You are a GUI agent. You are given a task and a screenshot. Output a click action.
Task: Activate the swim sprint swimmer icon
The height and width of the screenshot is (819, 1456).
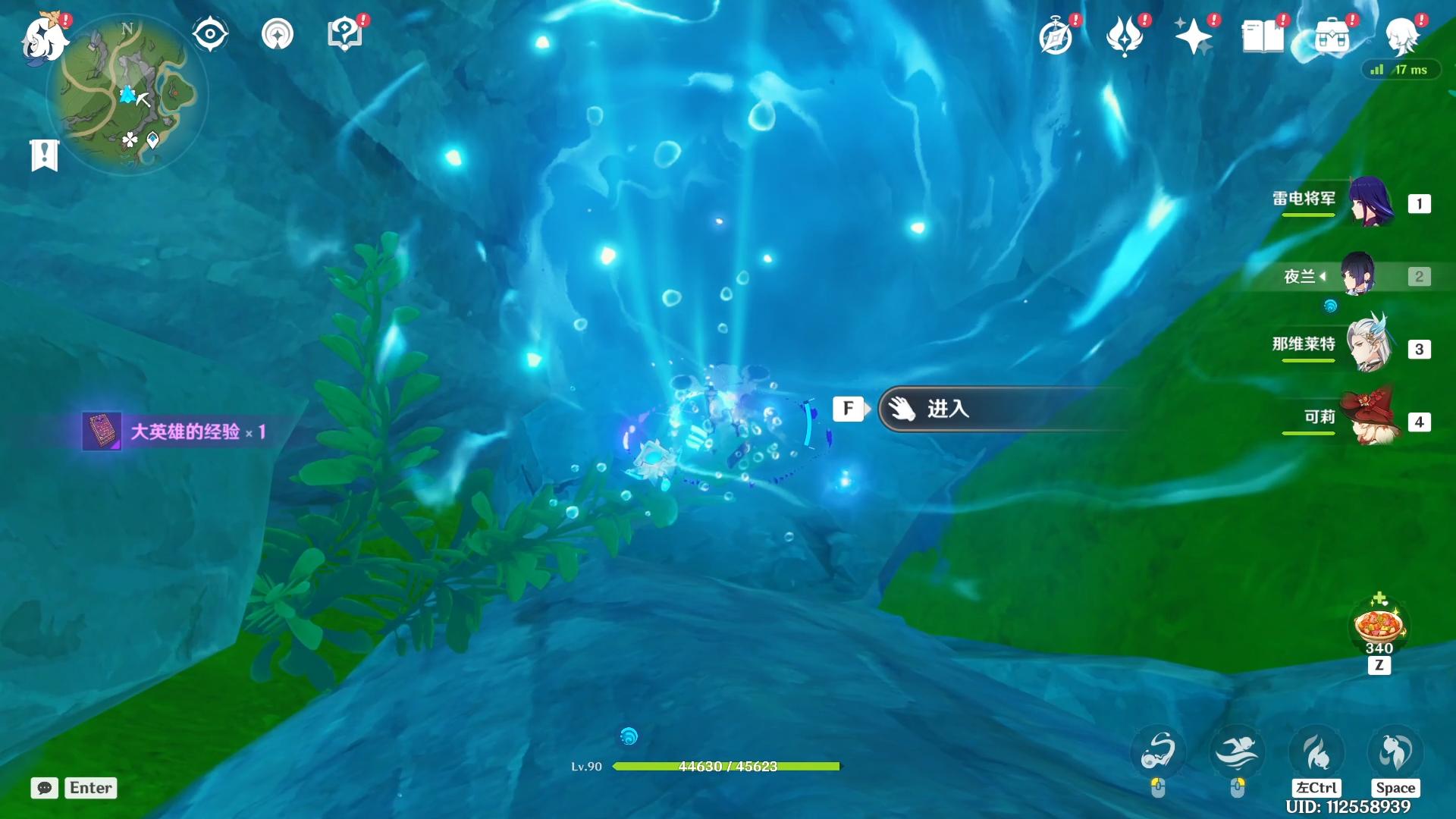point(1237,752)
